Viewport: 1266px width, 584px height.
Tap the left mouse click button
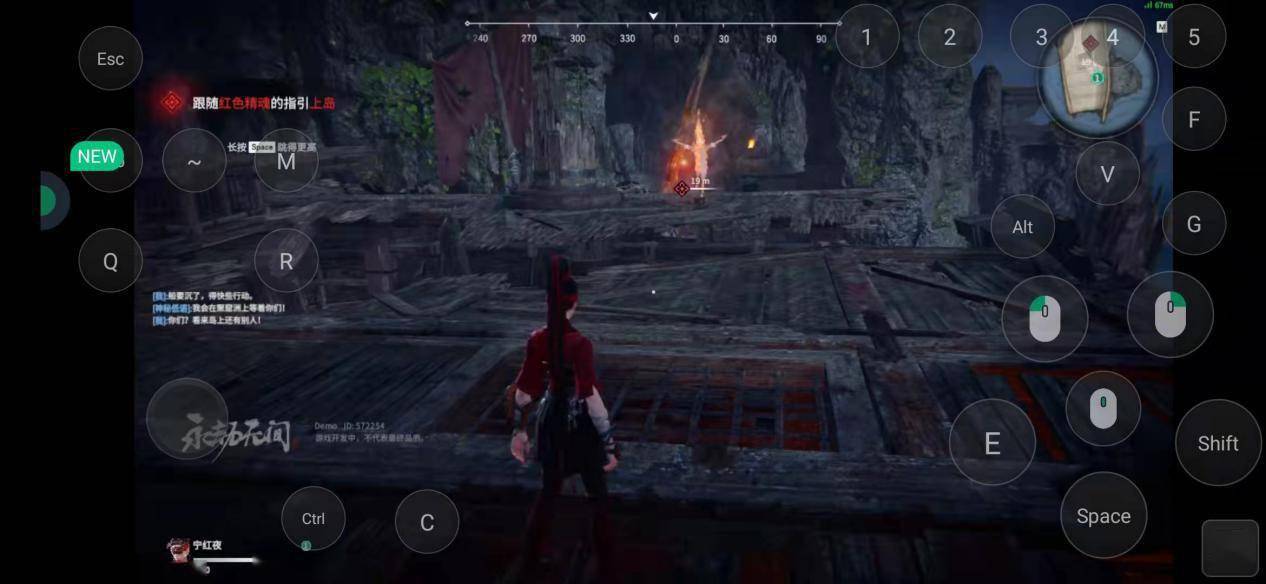point(1045,318)
